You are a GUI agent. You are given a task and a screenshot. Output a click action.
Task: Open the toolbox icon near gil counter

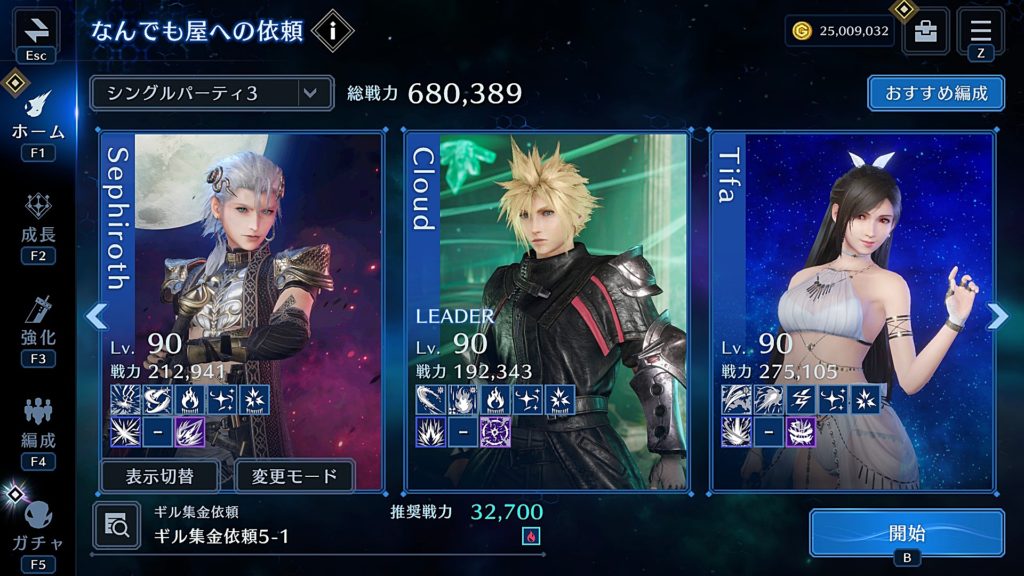pyautogui.click(x=926, y=31)
